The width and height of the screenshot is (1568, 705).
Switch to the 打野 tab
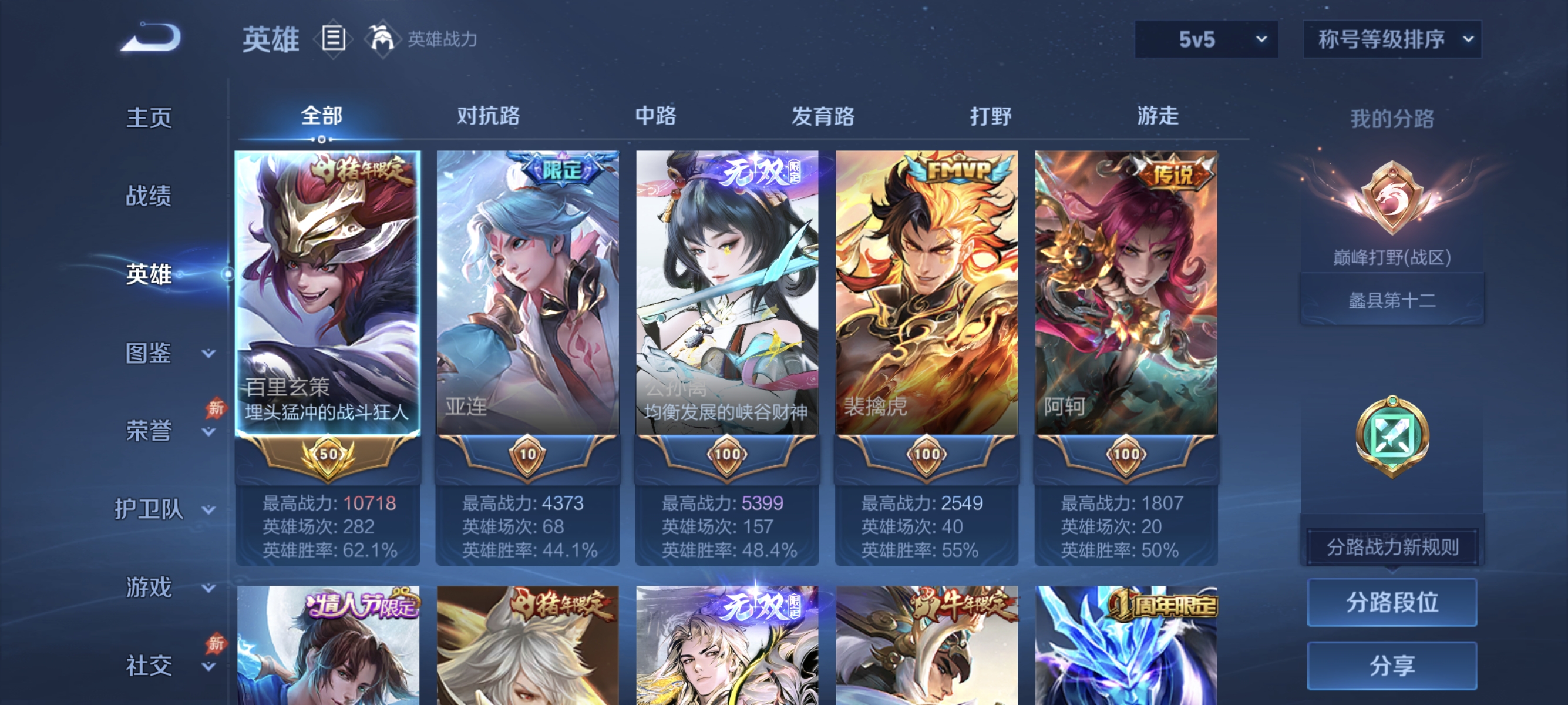coord(991,116)
